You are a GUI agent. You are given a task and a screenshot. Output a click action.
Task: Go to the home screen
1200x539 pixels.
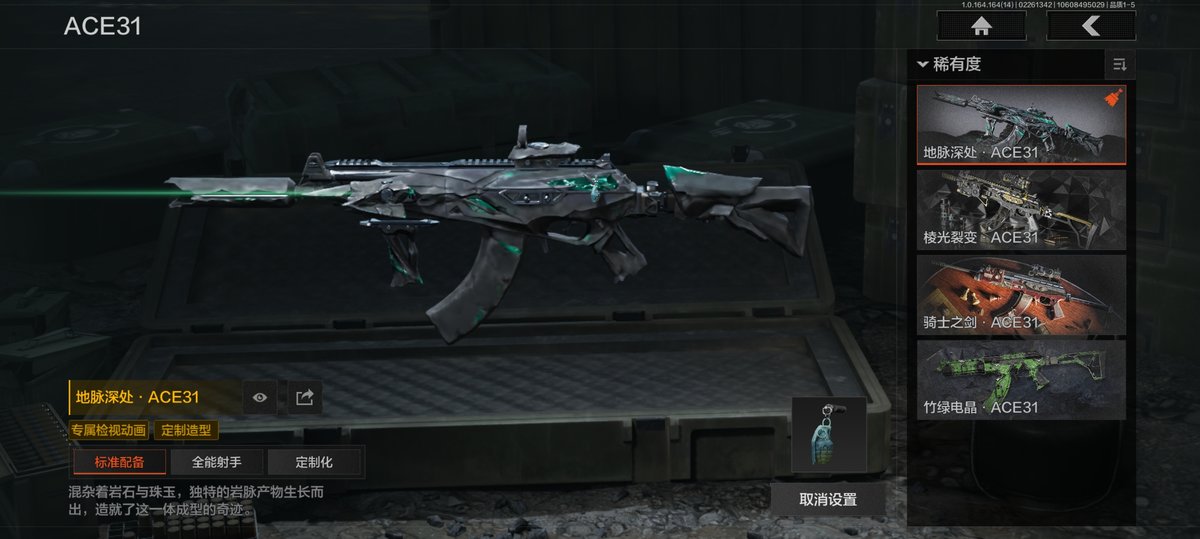pyautogui.click(x=981, y=27)
